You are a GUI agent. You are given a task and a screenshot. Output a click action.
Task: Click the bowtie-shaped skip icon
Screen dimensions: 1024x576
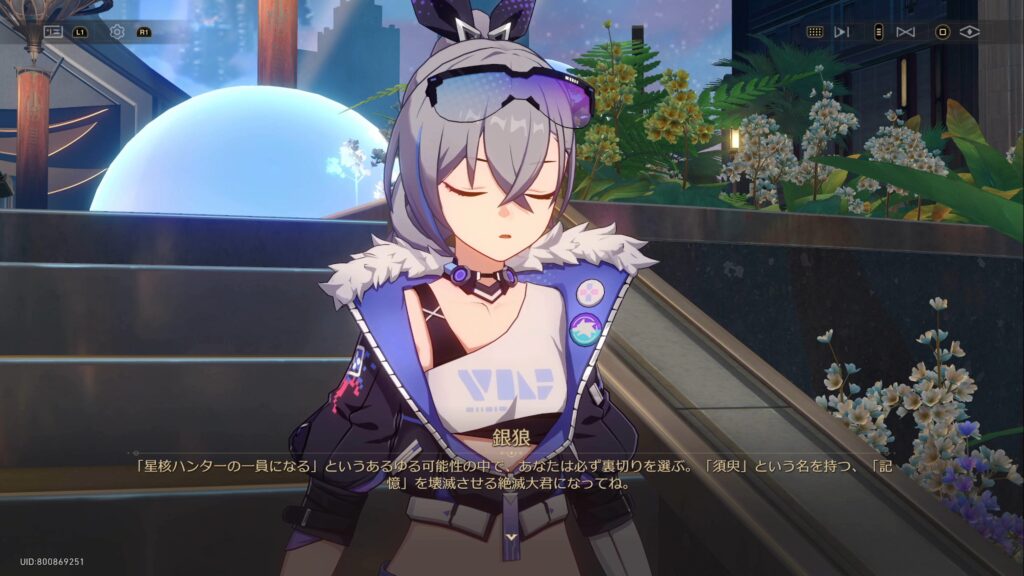pos(906,32)
